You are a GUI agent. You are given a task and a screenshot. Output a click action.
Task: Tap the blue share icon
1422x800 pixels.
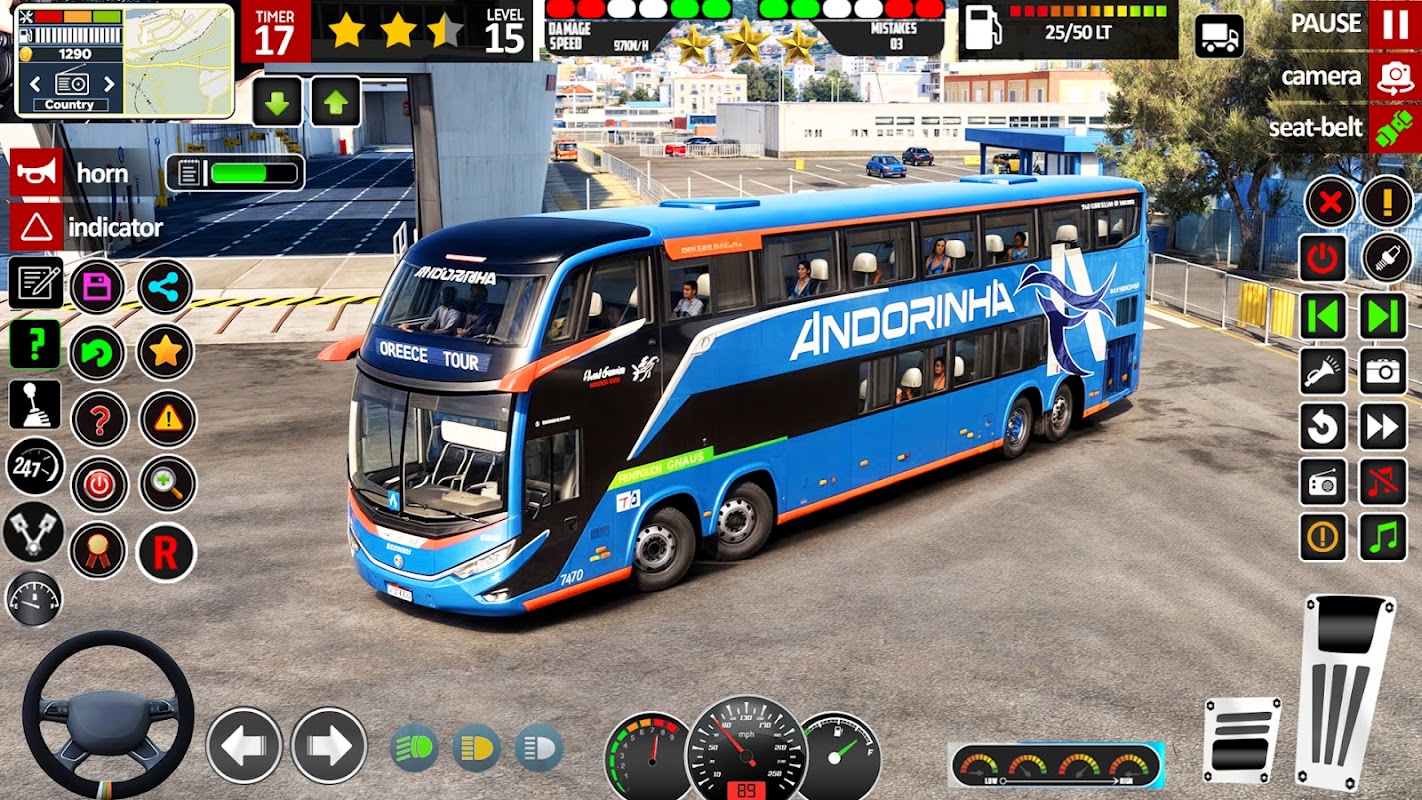[165, 287]
